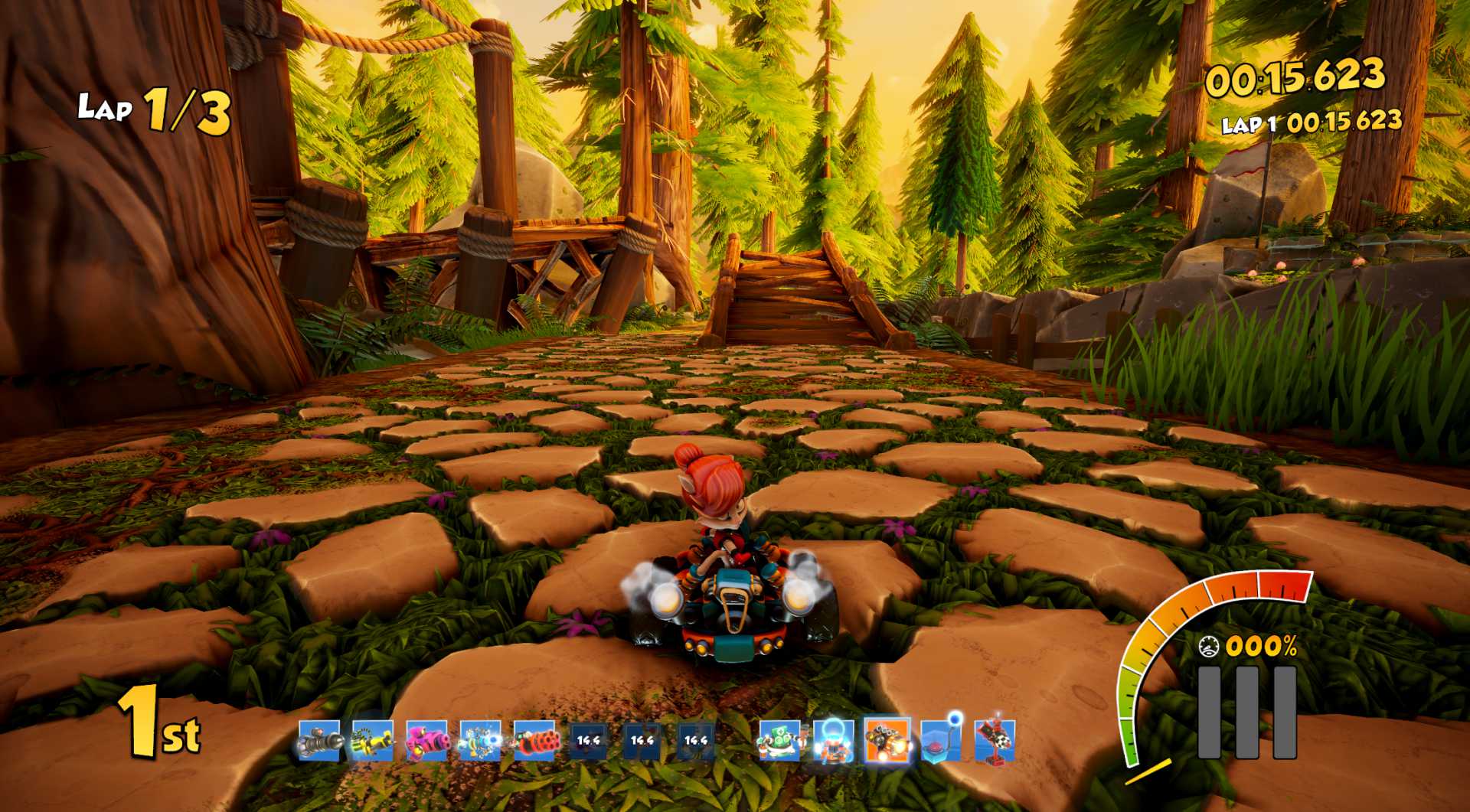Select the red multi-barrel rocket launcher
Image resolution: width=1470 pixels, height=812 pixels.
click(x=534, y=740)
